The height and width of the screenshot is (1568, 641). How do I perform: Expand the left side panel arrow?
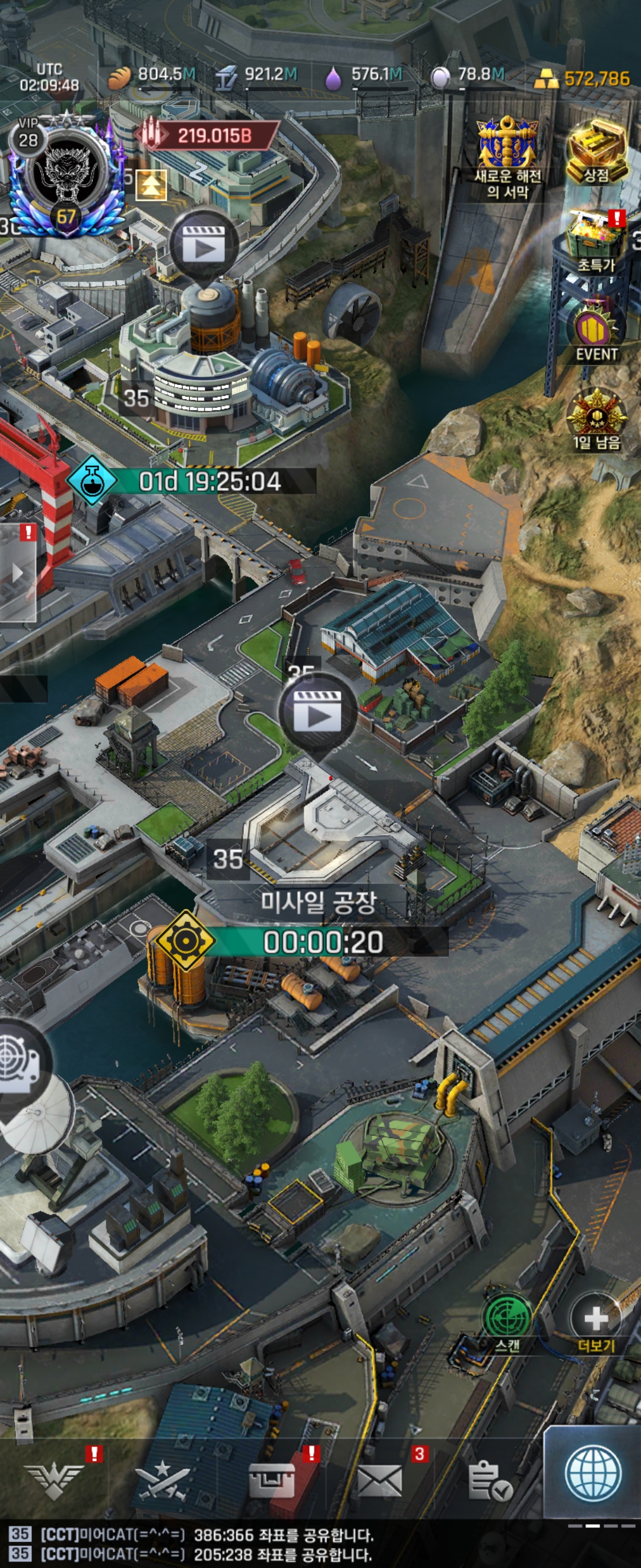[18, 573]
